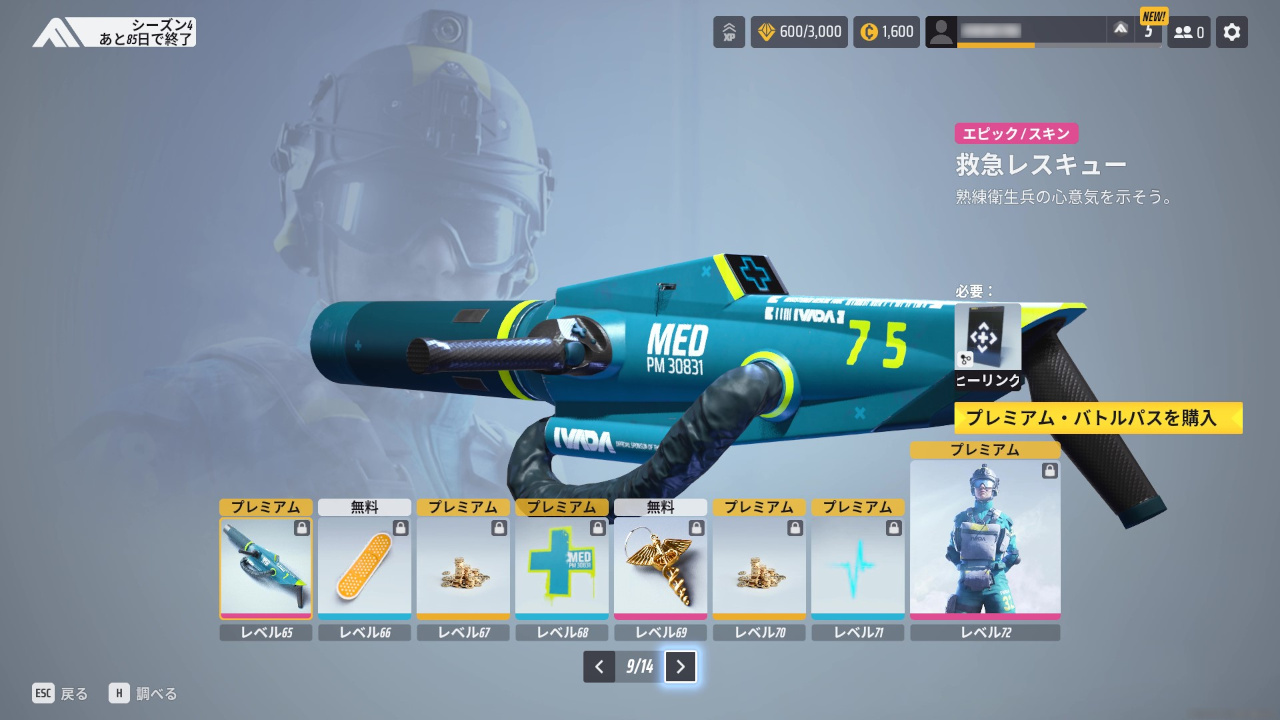Open the settings gear menu

coord(1232,32)
